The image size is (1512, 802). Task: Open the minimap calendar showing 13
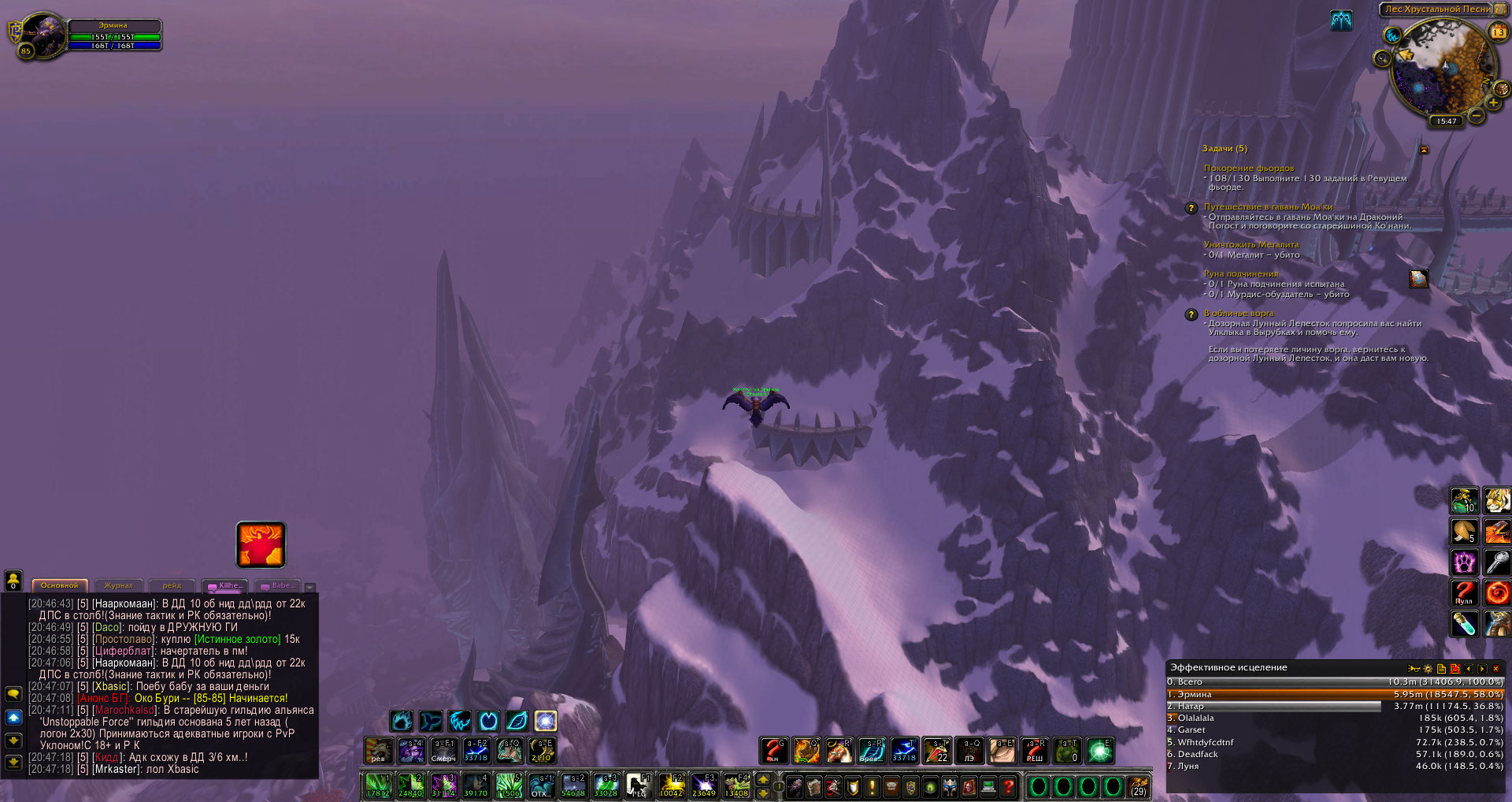click(1497, 32)
